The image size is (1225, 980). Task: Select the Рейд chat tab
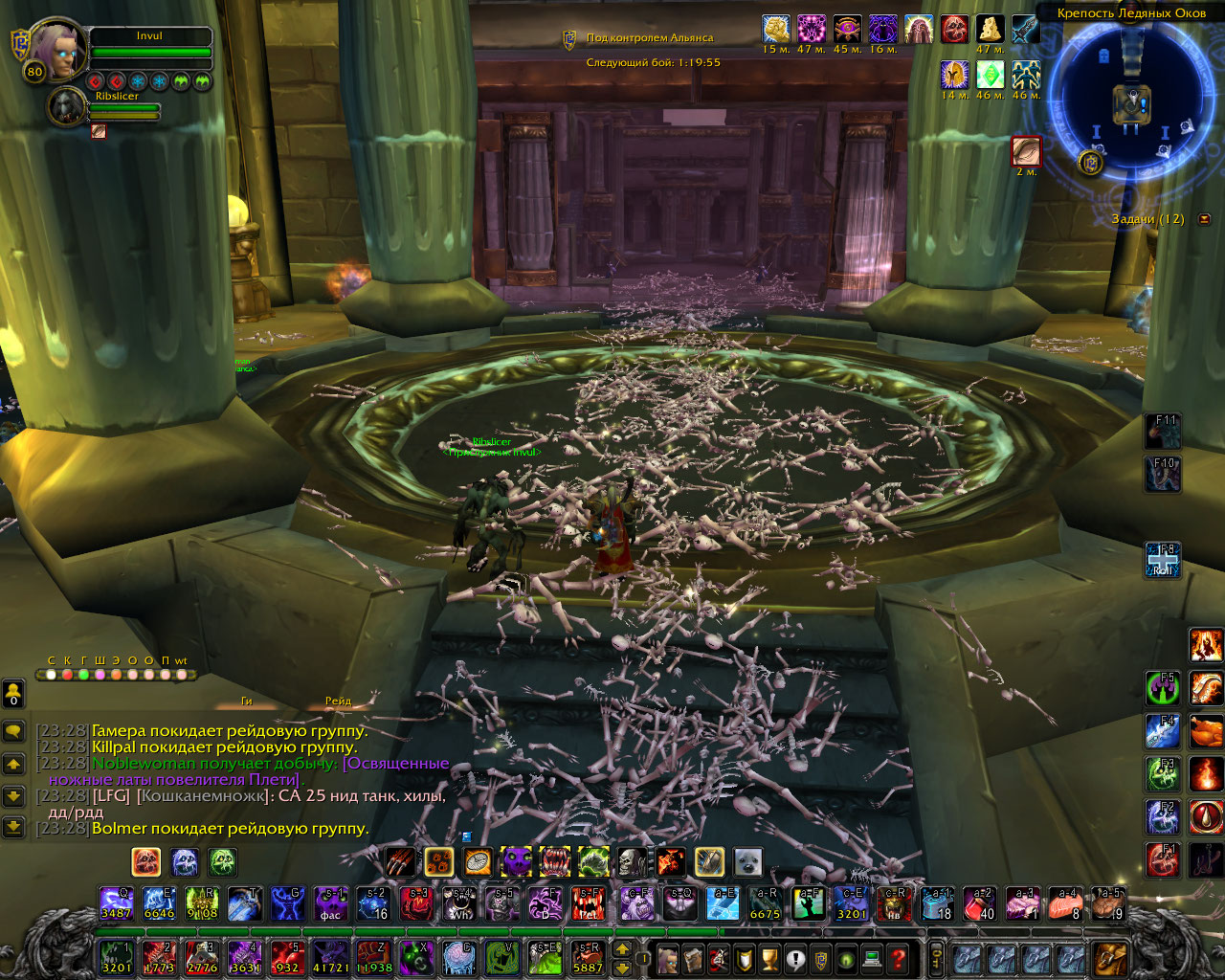pyautogui.click(x=338, y=702)
